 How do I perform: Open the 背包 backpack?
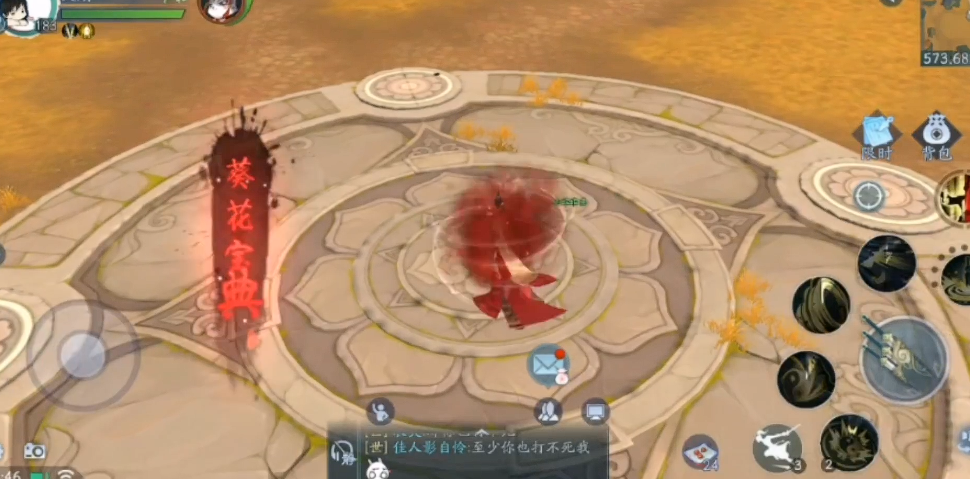click(x=936, y=135)
